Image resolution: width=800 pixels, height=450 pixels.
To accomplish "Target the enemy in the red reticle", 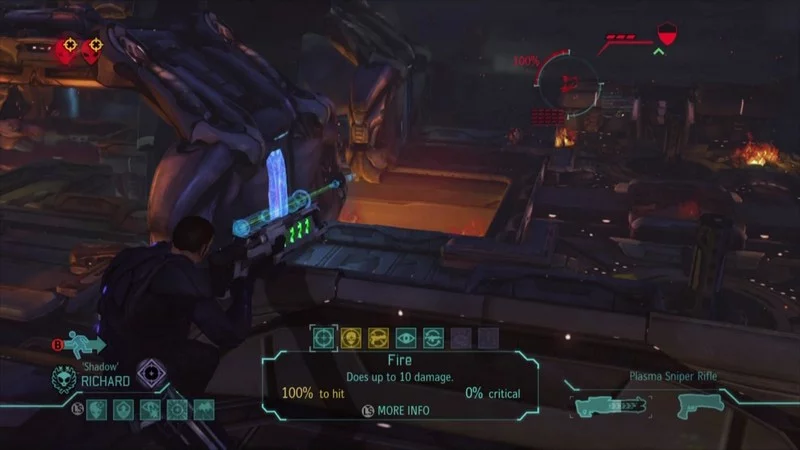I will [568, 80].
